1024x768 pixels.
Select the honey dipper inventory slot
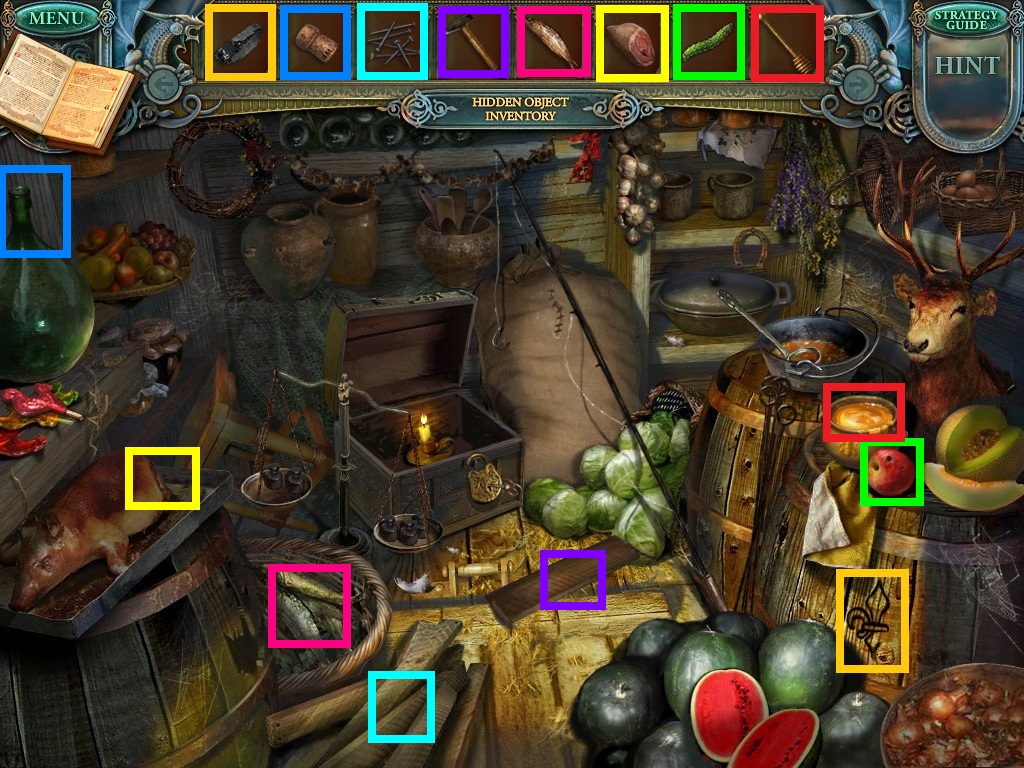pos(787,42)
